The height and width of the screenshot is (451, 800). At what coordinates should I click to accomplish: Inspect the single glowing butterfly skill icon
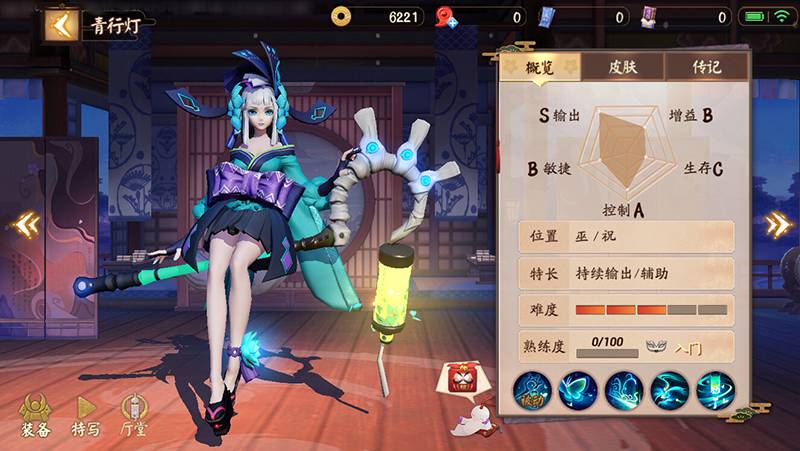tap(579, 390)
